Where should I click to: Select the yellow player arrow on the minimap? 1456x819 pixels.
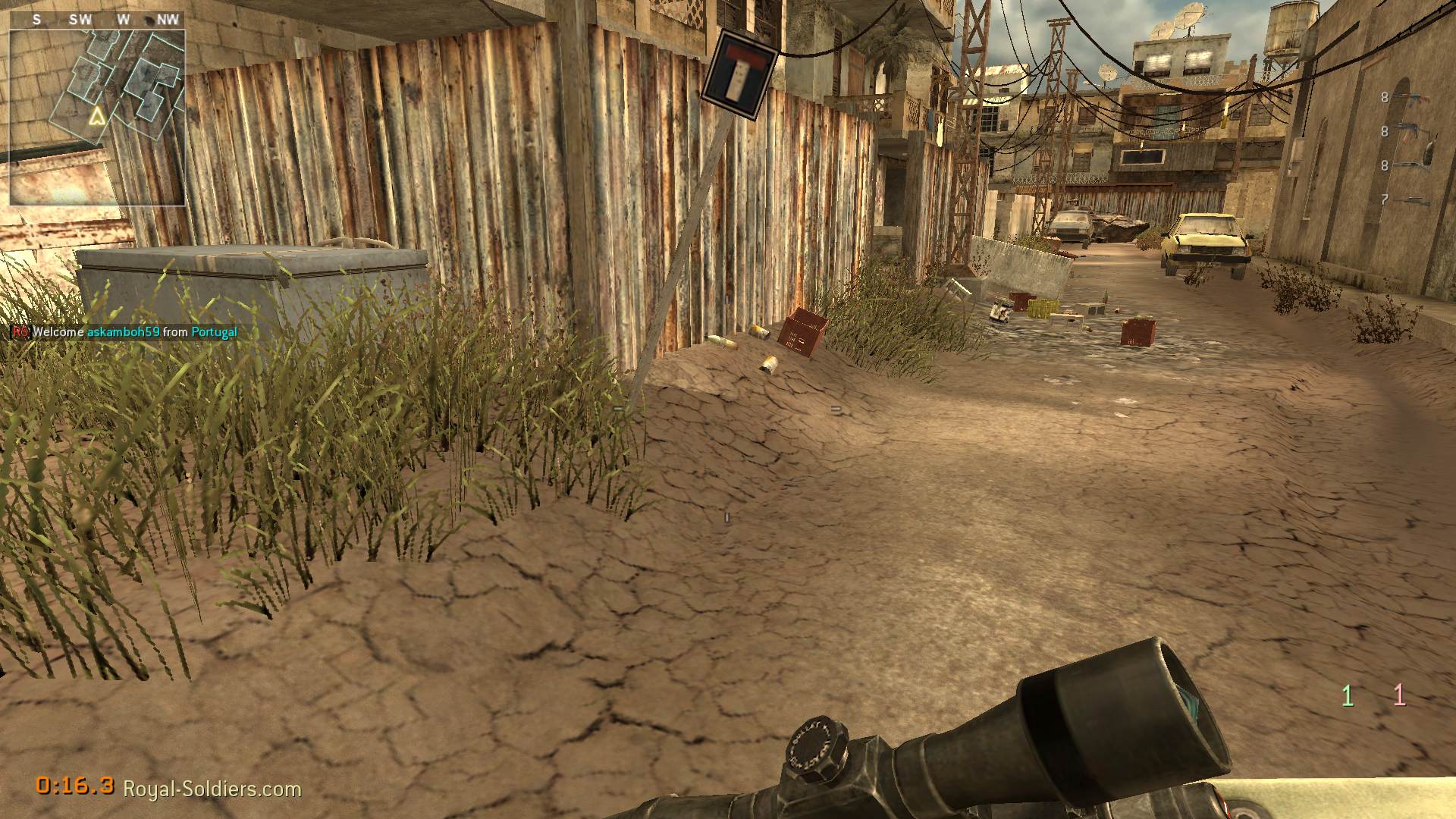96,116
